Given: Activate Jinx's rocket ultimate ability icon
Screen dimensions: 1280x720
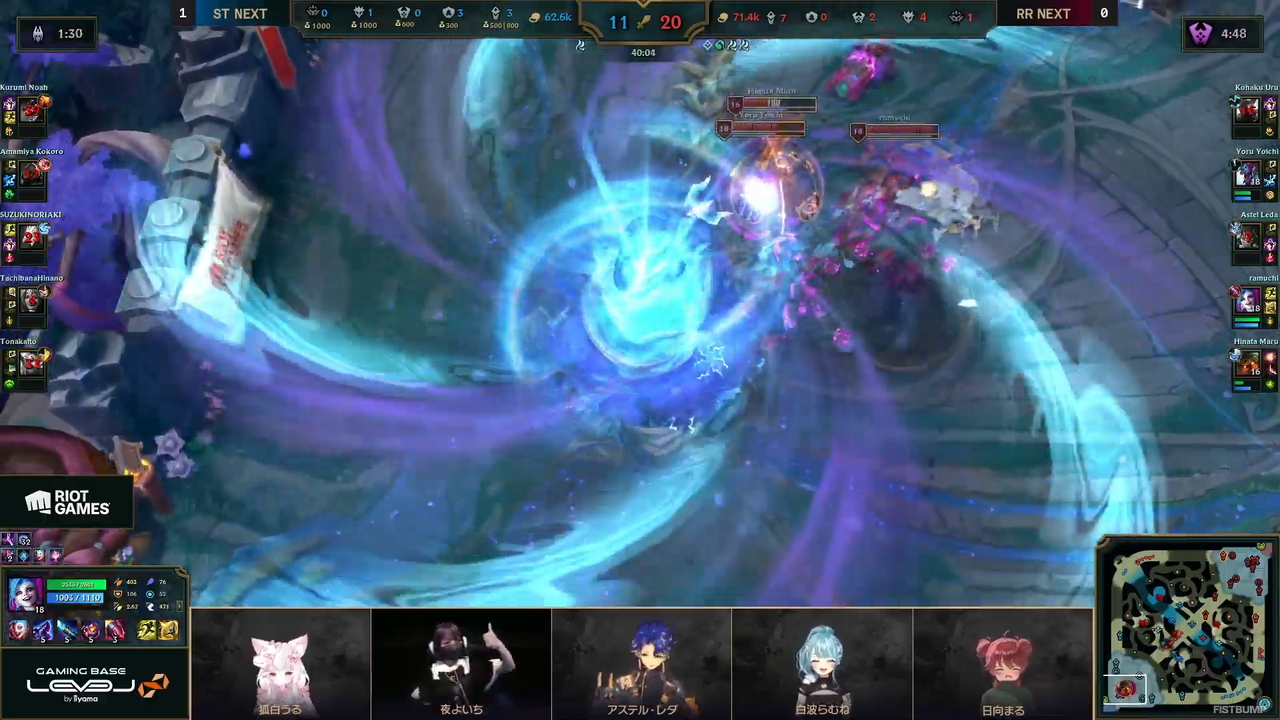Looking at the screenshot, I should click(x=115, y=631).
